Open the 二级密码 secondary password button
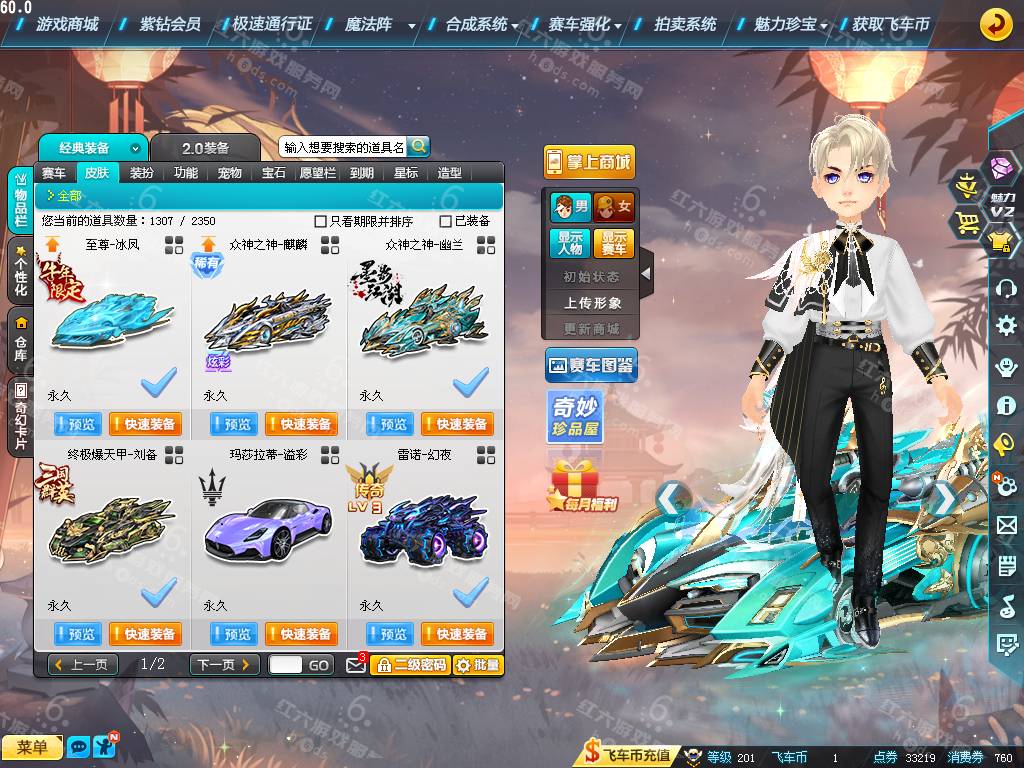Image resolution: width=1024 pixels, height=768 pixels. tap(409, 665)
